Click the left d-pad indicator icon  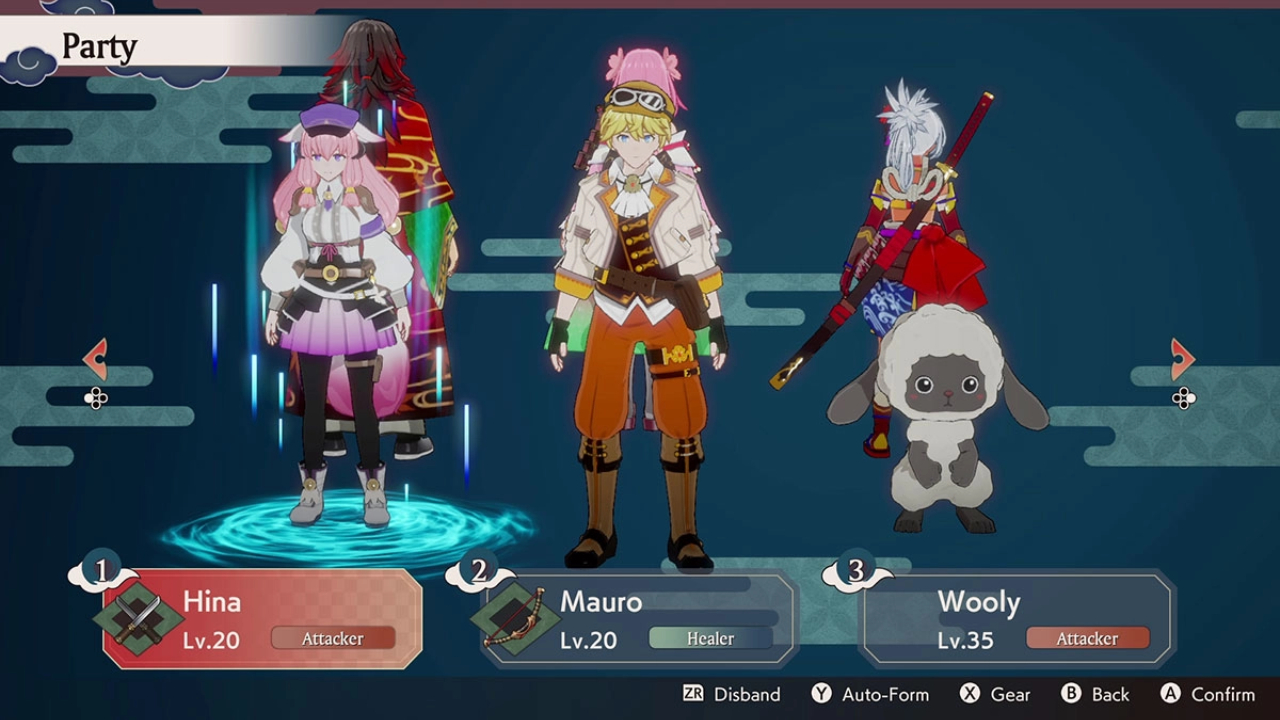[x=96, y=400]
